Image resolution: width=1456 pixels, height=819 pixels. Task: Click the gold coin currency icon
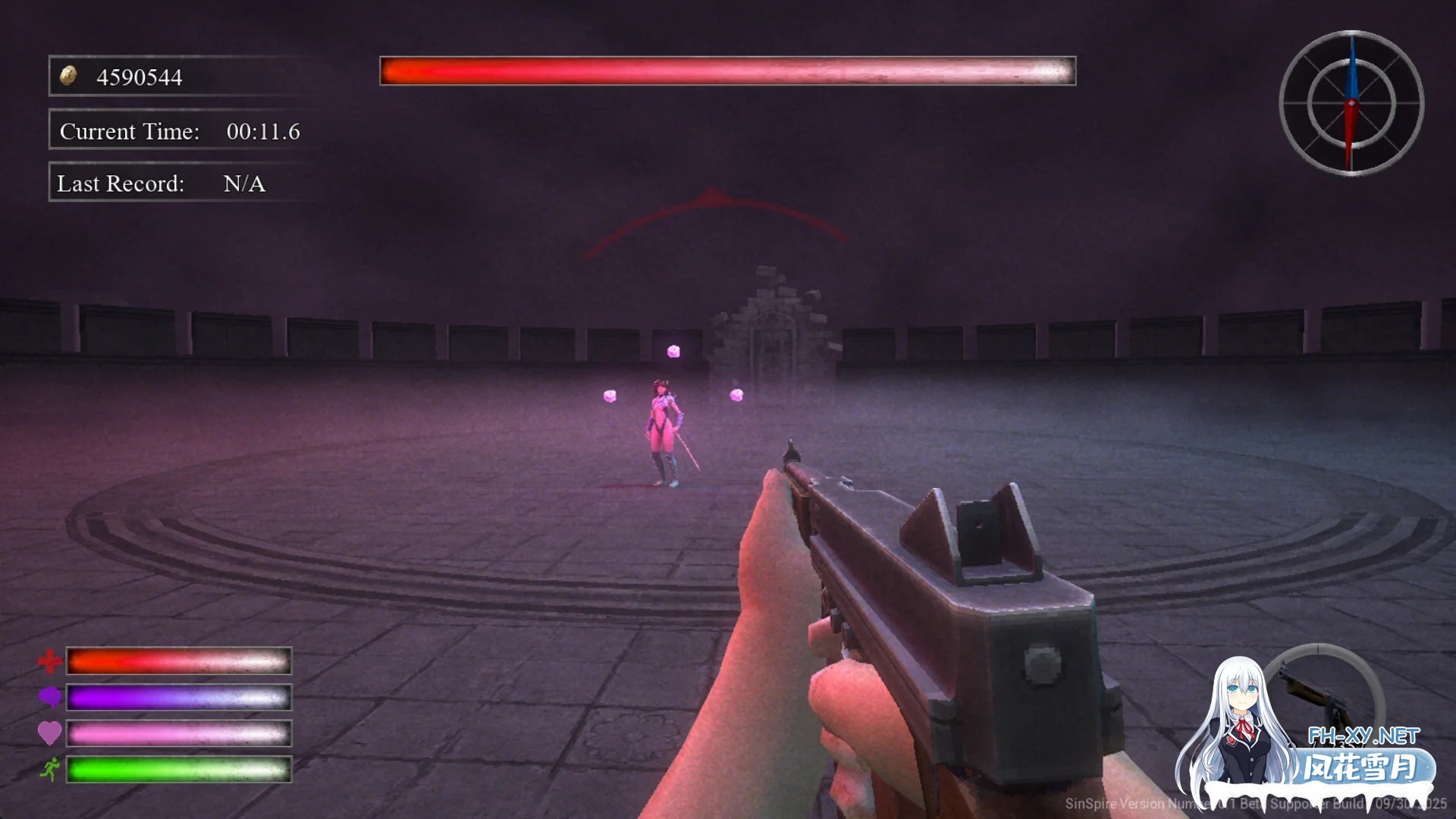pyautogui.click(x=68, y=76)
